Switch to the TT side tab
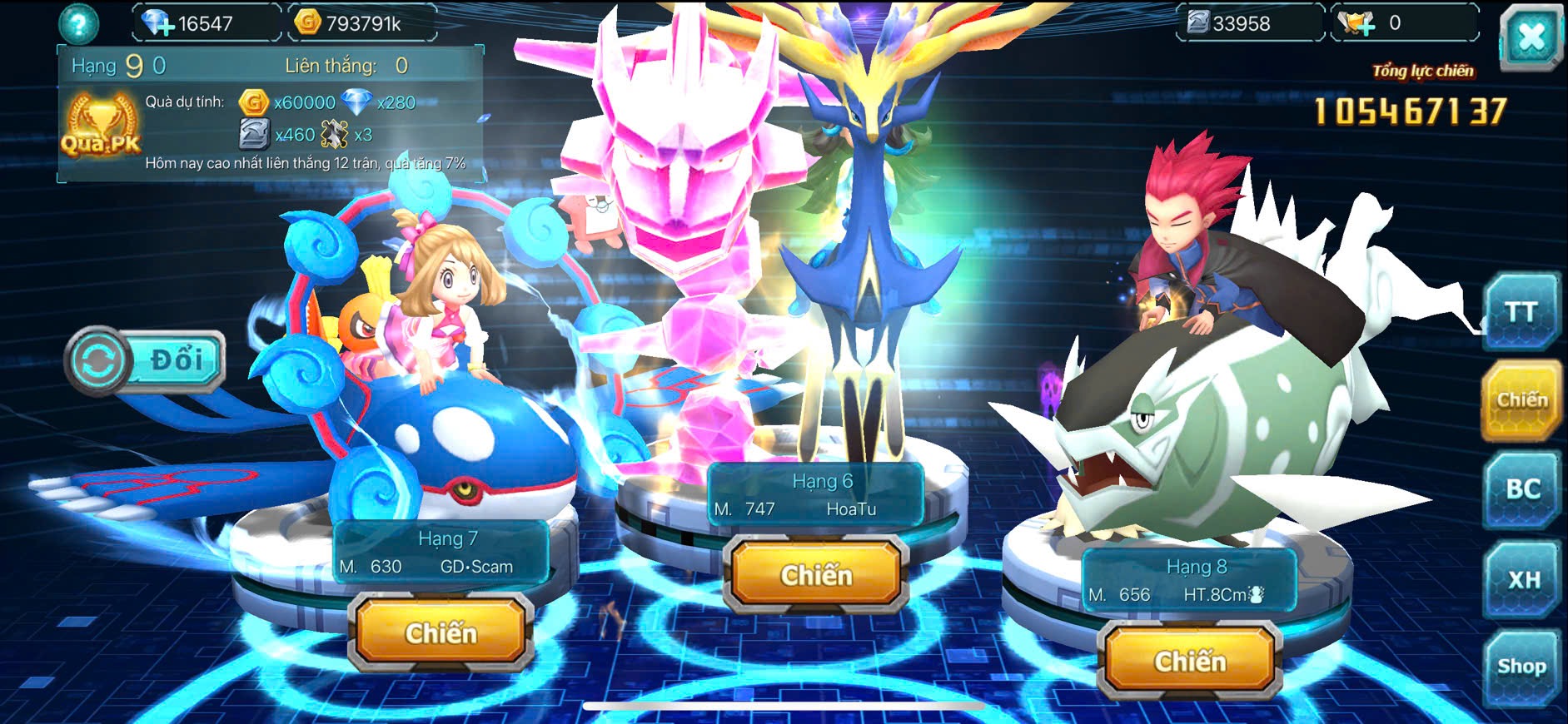The width and height of the screenshot is (1568, 724). pos(1521,312)
